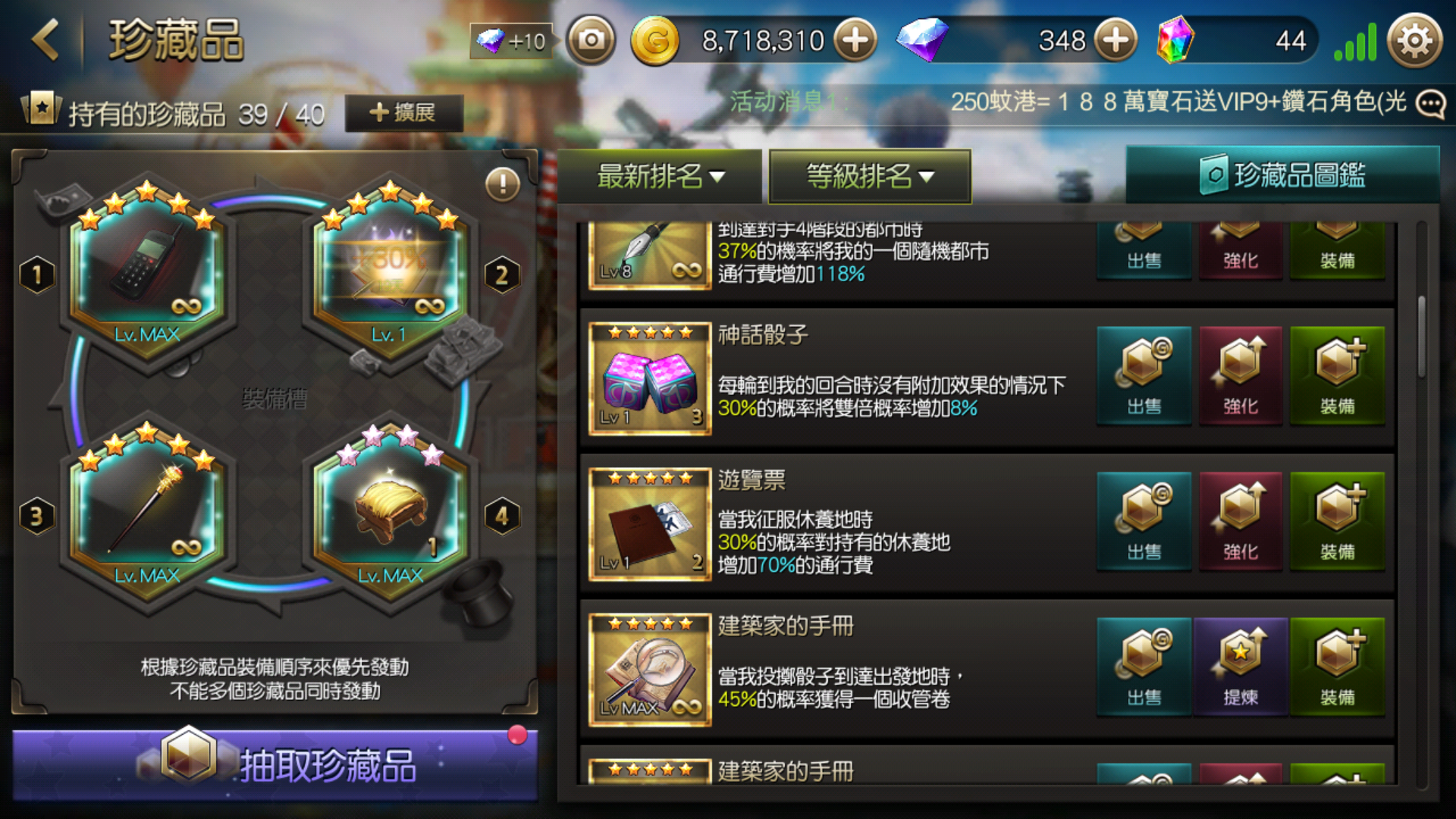Open the settings gear
Screen dimensions: 1456x819
pos(1414,41)
